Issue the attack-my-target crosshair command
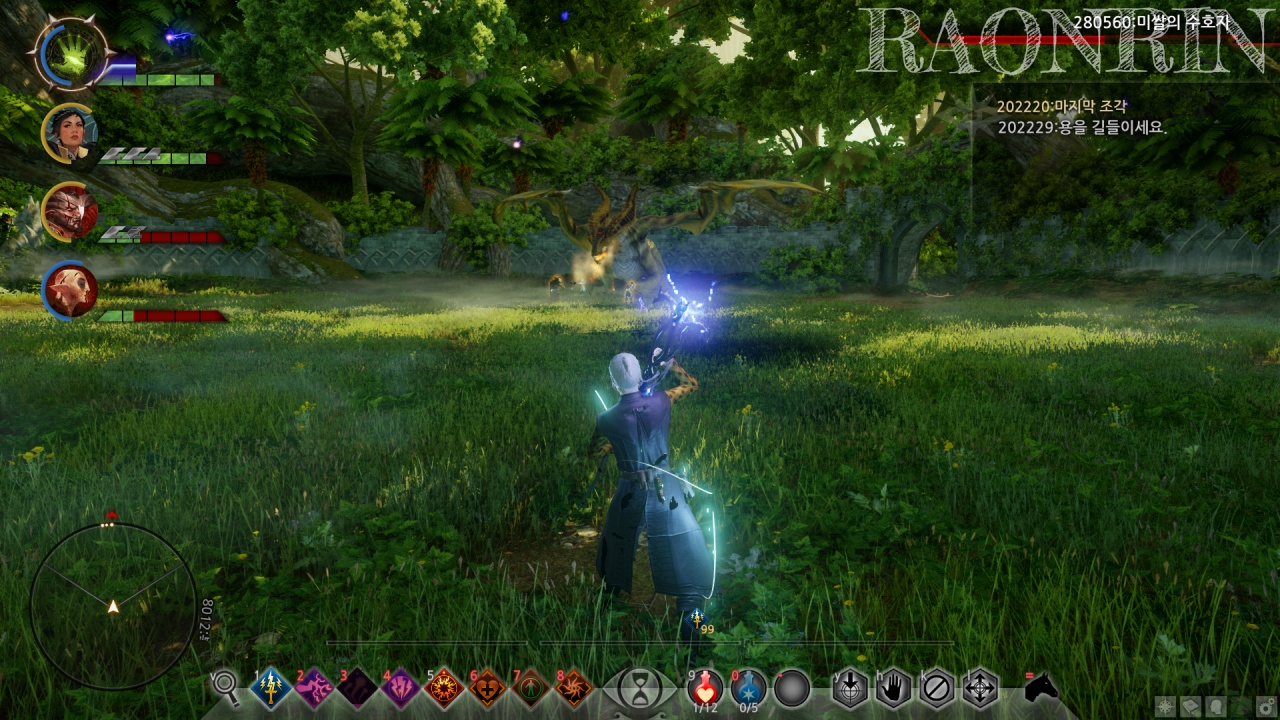 click(x=849, y=688)
